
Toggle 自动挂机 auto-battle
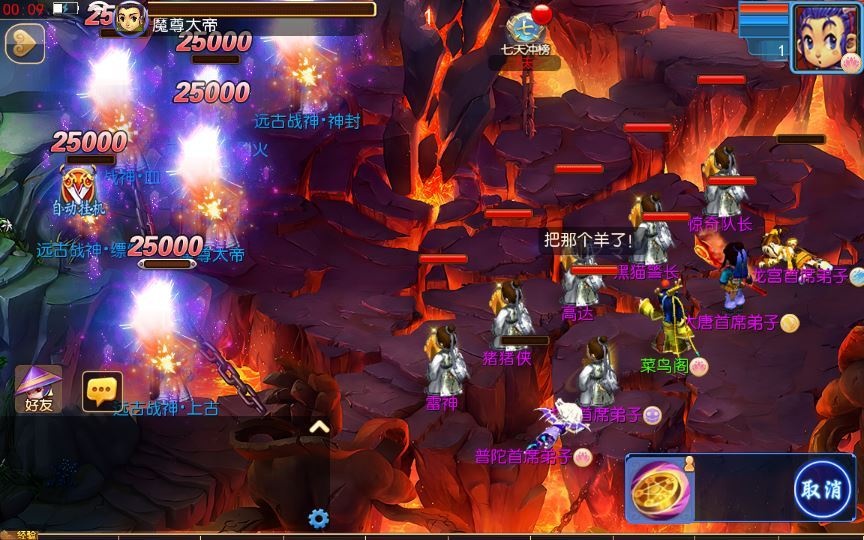(x=79, y=190)
